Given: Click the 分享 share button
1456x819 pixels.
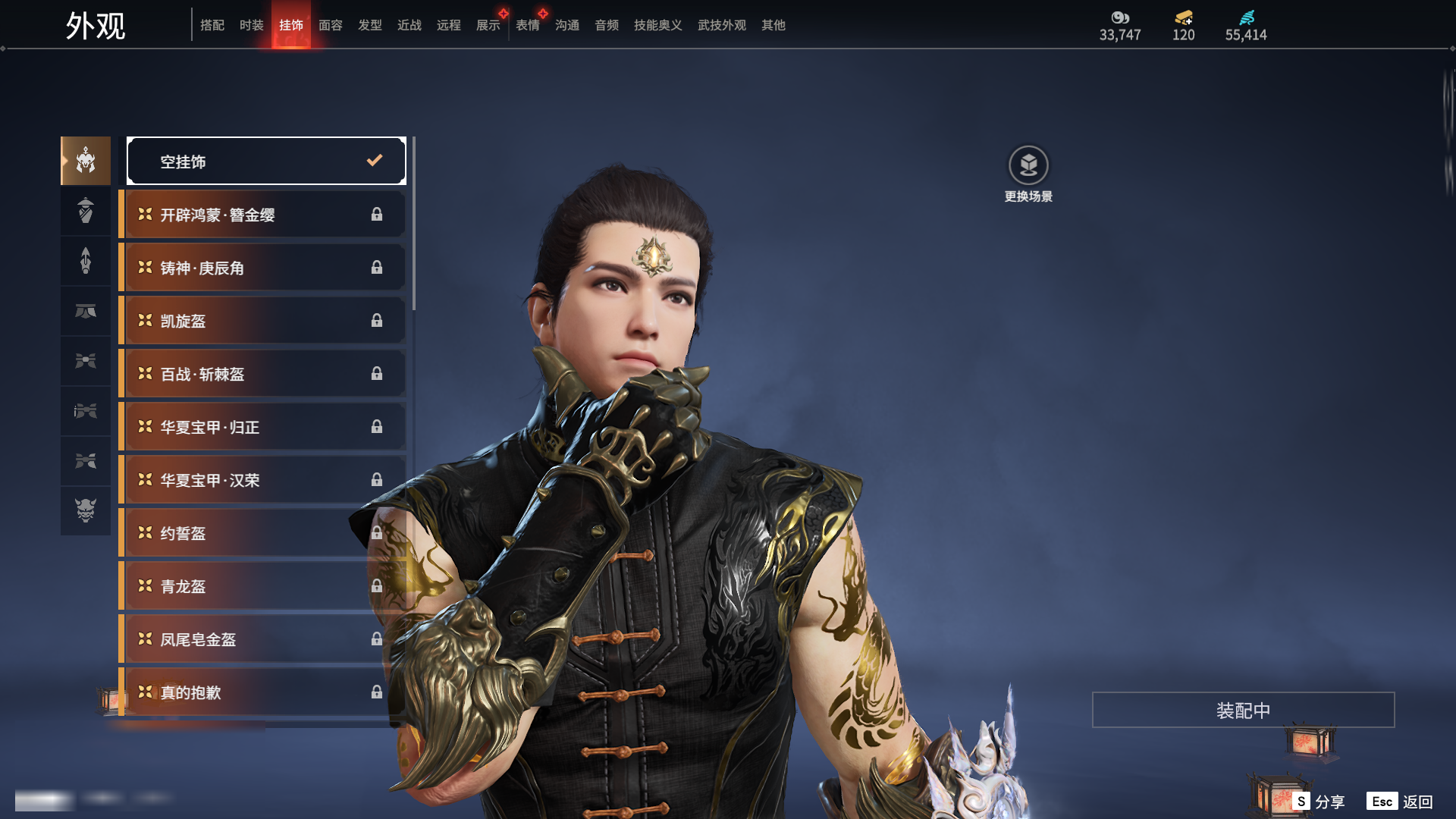Looking at the screenshot, I should click(x=1319, y=802).
